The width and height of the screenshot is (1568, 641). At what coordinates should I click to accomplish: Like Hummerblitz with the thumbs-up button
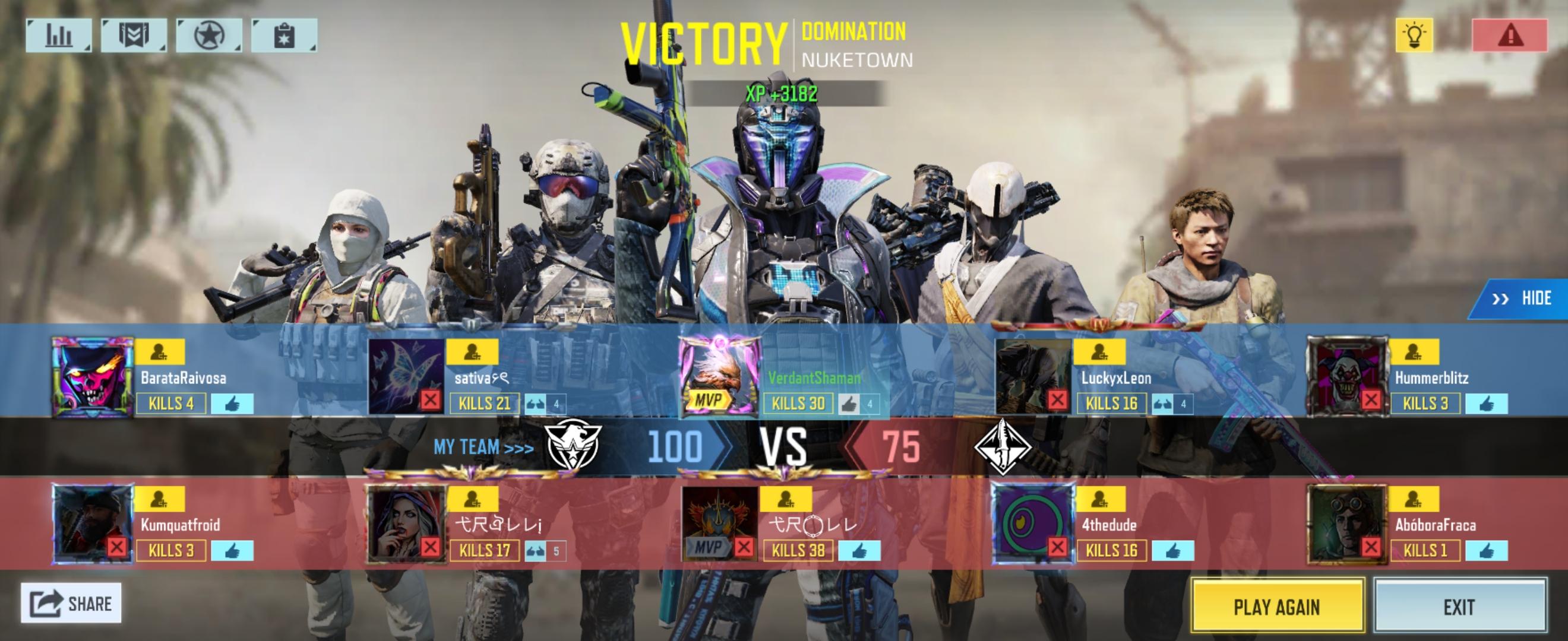pyautogui.click(x=1486, y=403)
